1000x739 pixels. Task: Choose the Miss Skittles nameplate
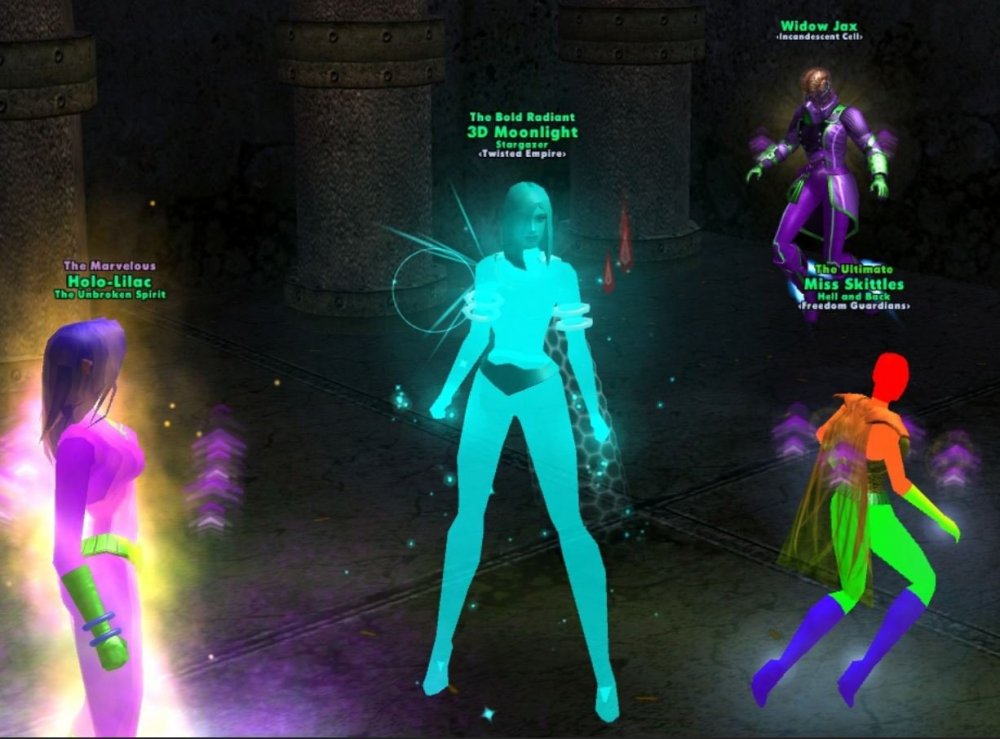coord(854,284)
